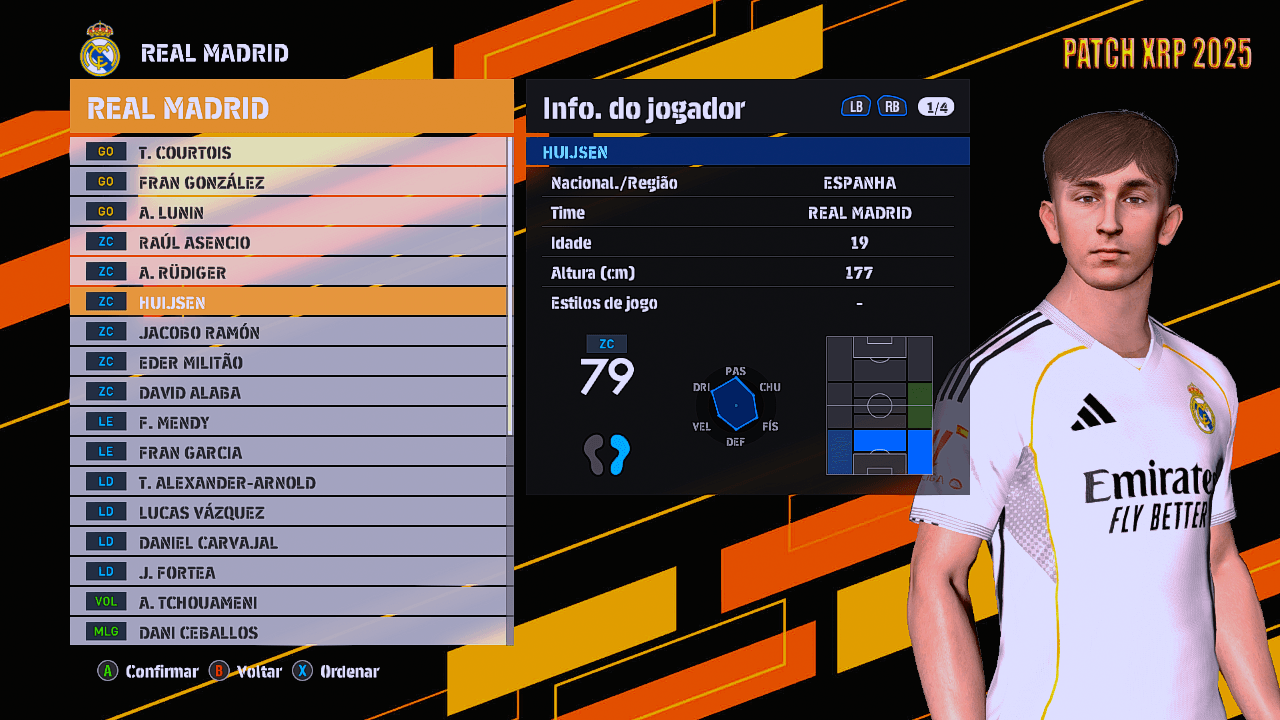Choose A. Tchouameni from the list
Screen dimensions: 1280x720
[288, 602]
